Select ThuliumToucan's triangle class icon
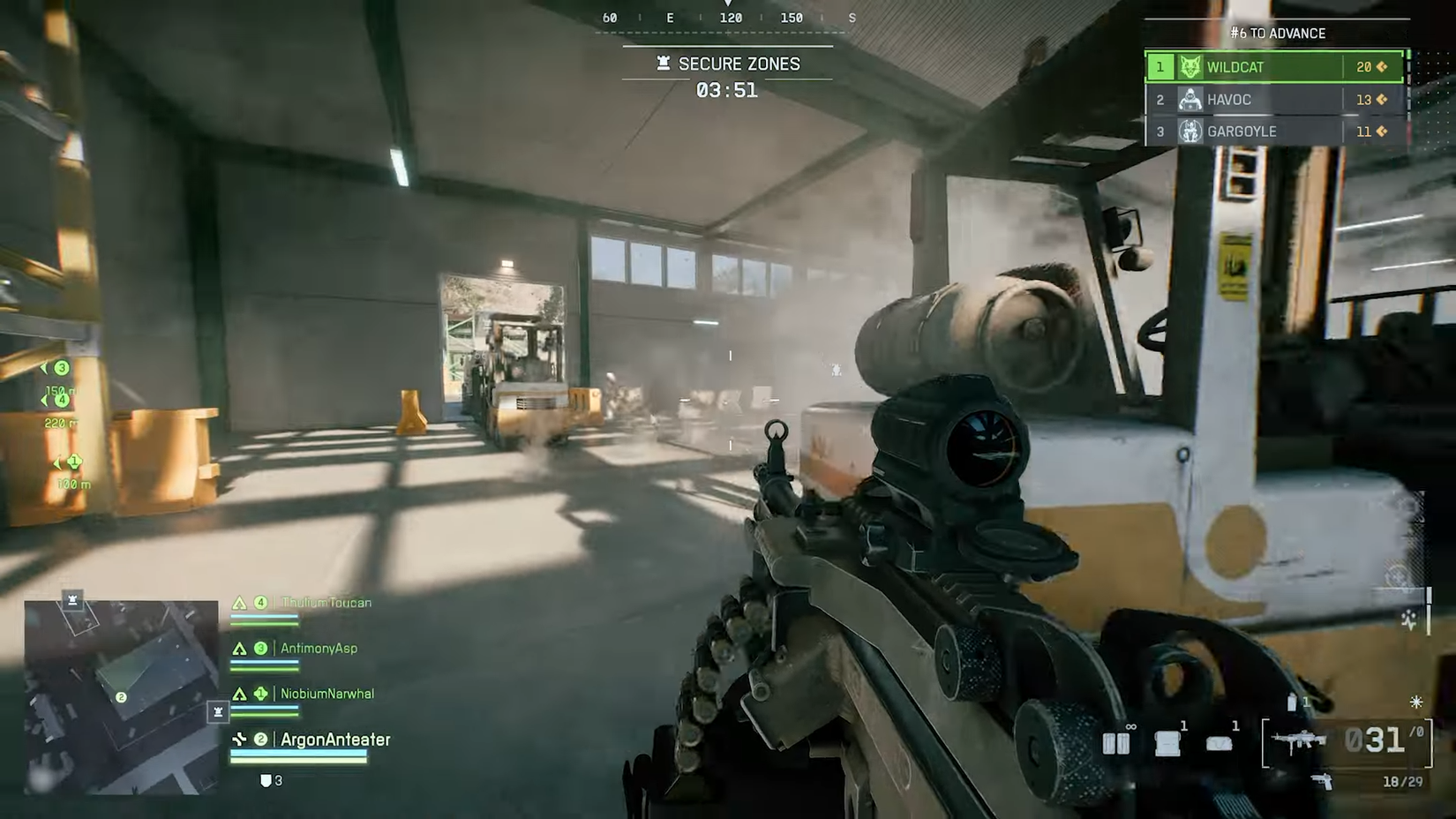The image size is (1456, 819). (x=238, y=603)
